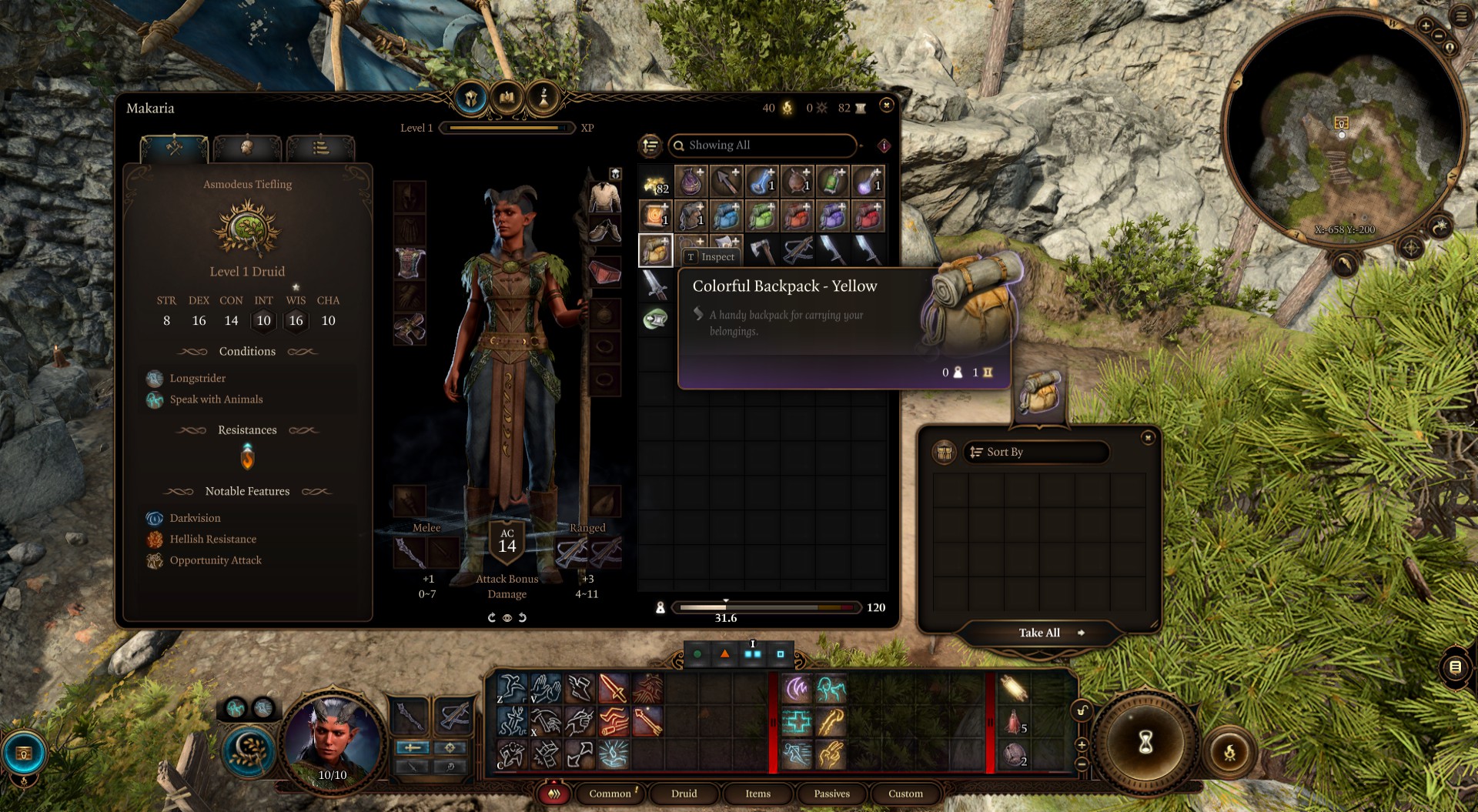Viewport: 1478px width, 812px height.
Task: Open the inventory filter button
Action: click(x=650, y=145)
